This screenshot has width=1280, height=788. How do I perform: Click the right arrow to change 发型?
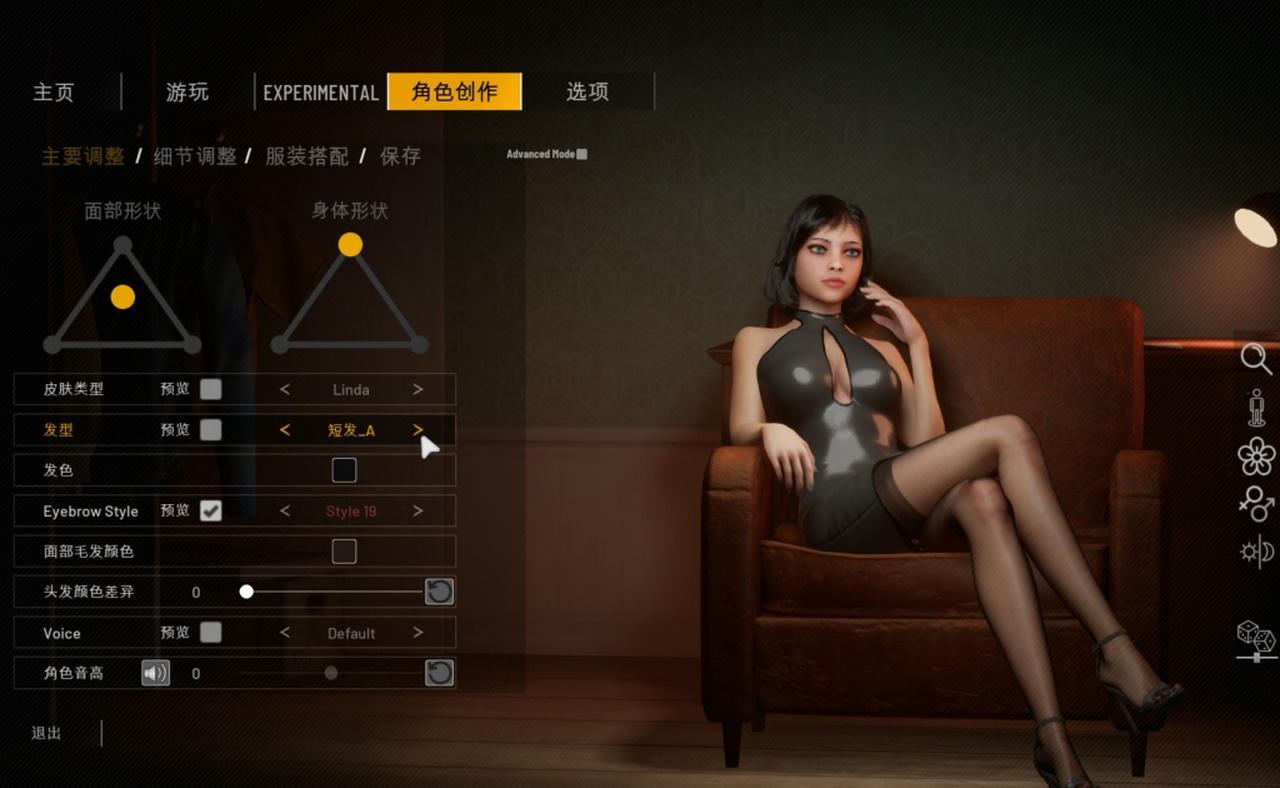pos(419,430)
